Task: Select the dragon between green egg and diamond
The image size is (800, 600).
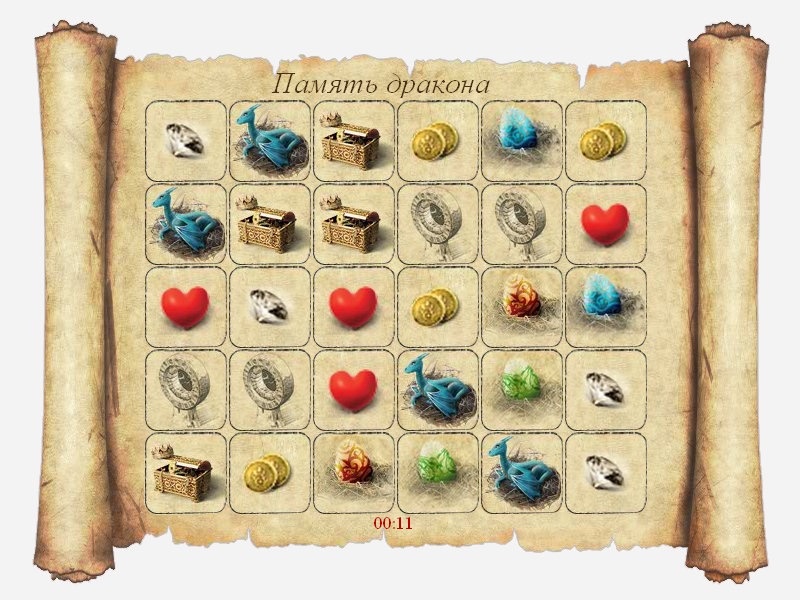Action: [522, 473]
